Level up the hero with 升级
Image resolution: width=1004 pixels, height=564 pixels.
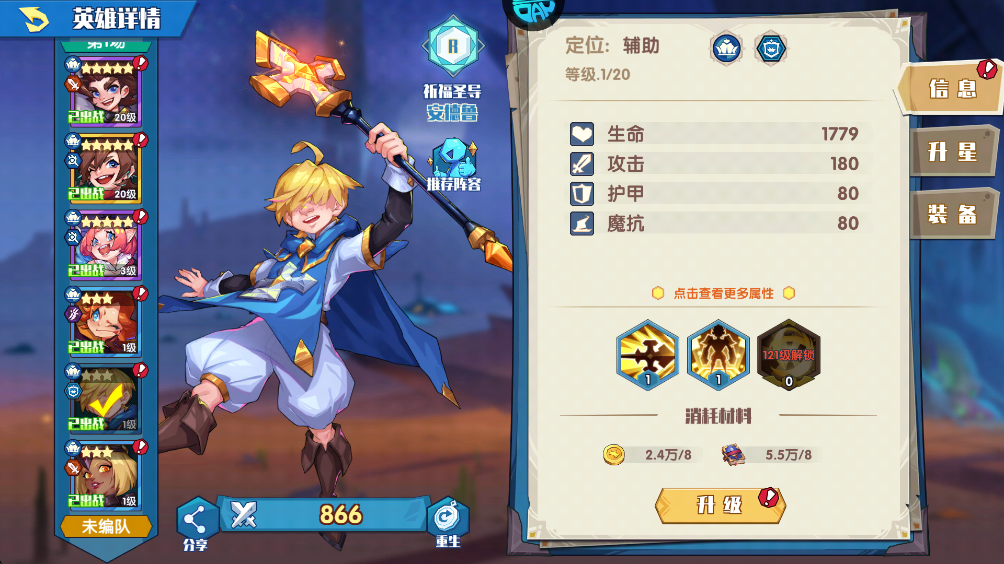click(x=720, y=504)
